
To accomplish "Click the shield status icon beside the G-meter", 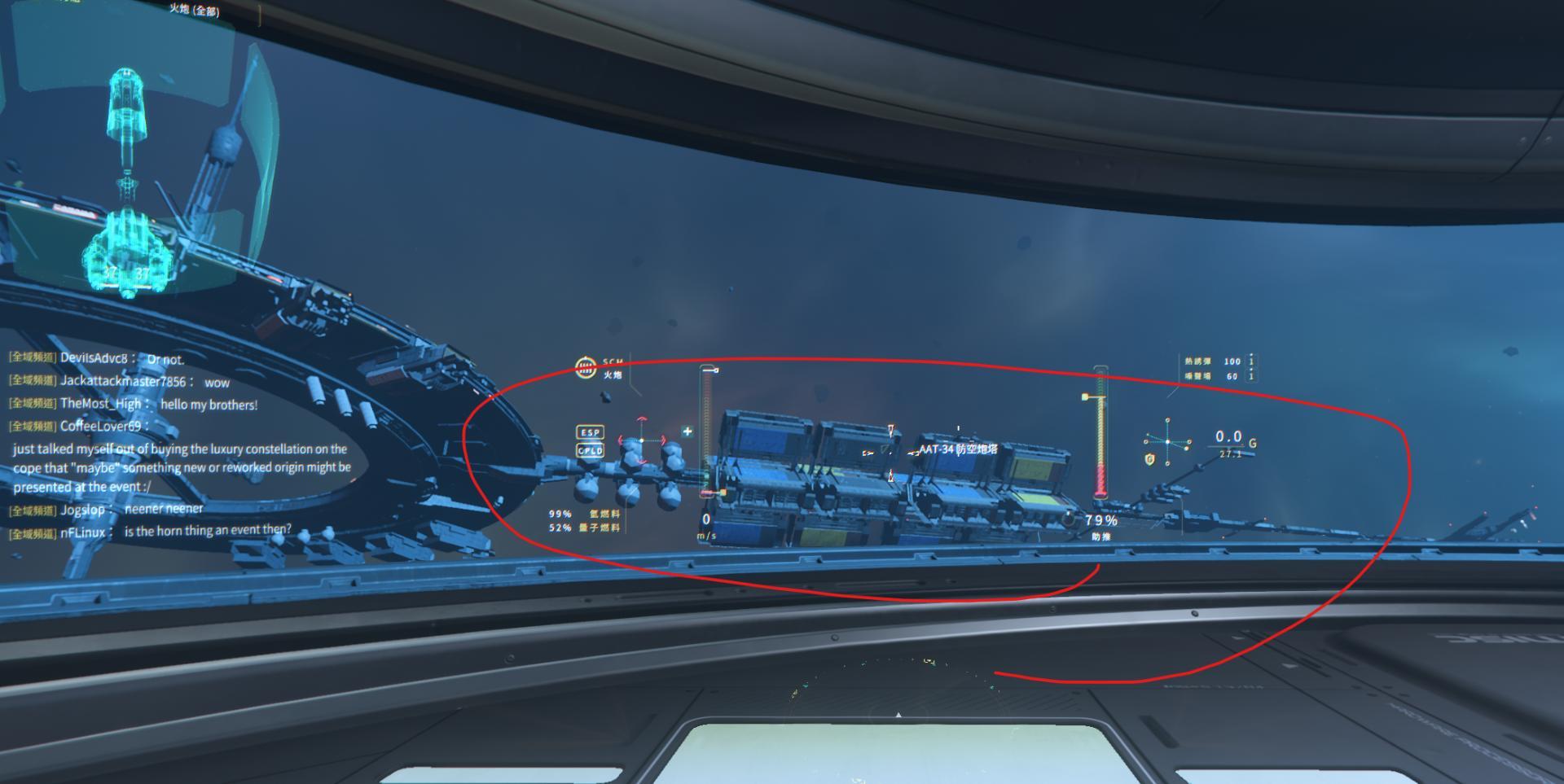I will [x=1149, y=459].
